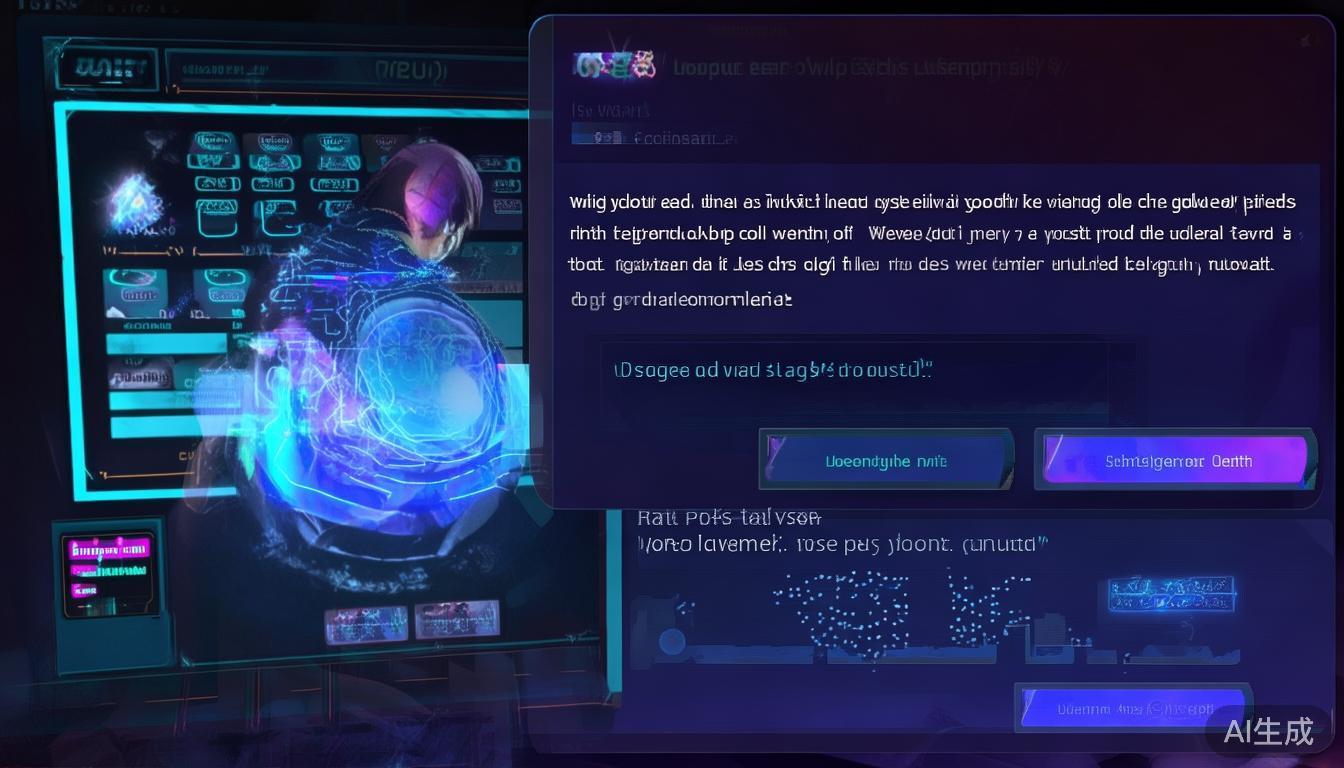Click the colorful dialog icon at top
Viewport: 1344px width, 768px height.
pyautogui.click(x=614, y=66)
